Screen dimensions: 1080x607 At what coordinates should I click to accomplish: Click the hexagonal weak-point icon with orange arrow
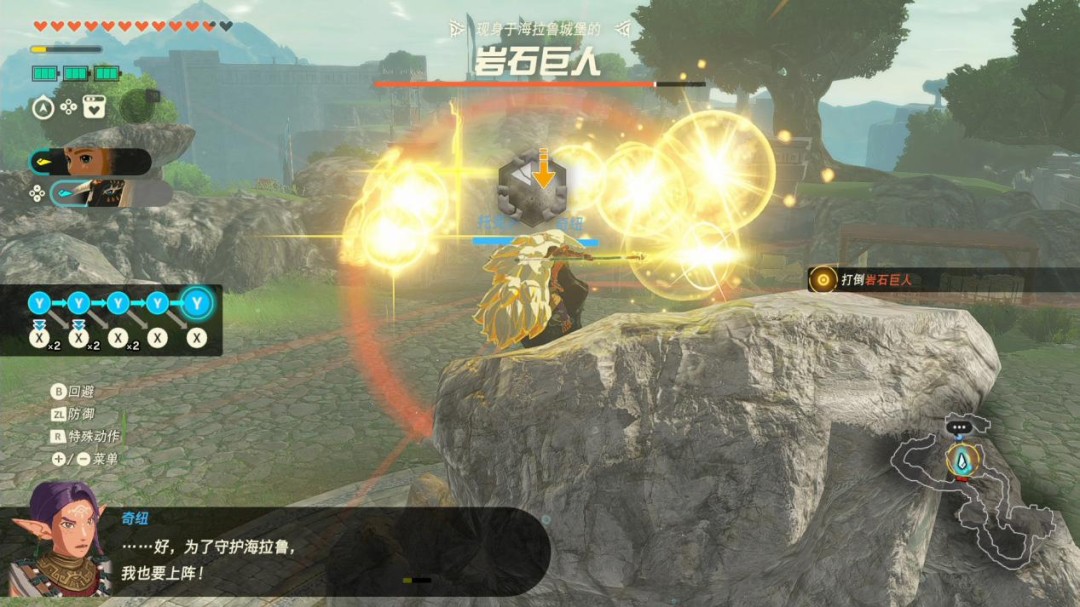point(532,181)
